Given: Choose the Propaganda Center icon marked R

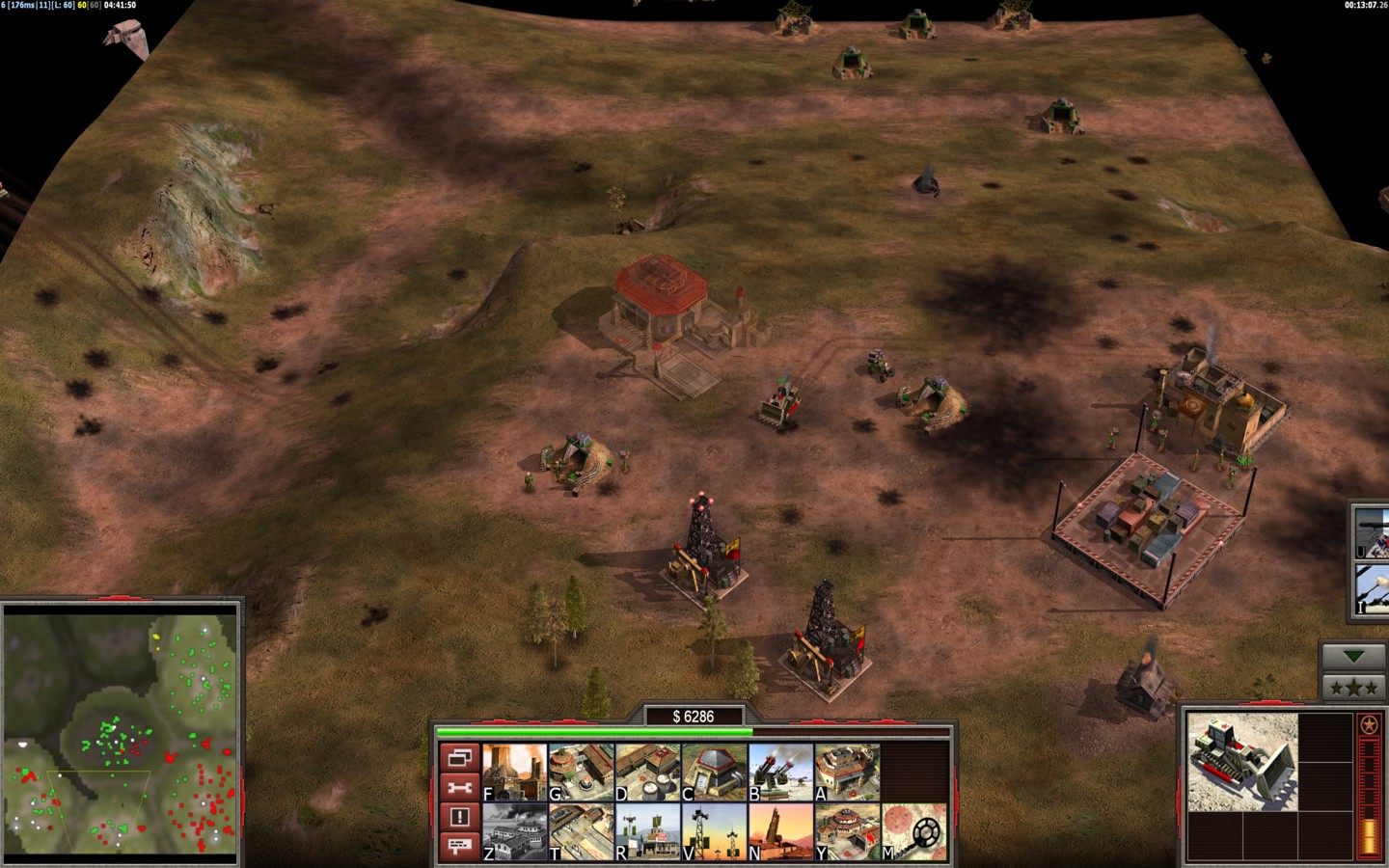Looking at the screenshot, I should [x=647, y=832].
